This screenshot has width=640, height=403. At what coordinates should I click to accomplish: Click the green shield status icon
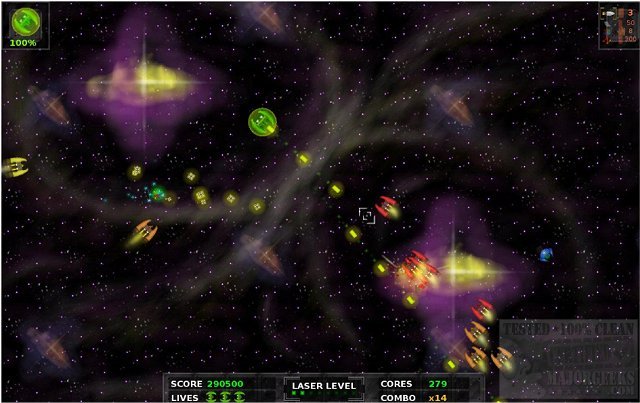coord(24,22)
